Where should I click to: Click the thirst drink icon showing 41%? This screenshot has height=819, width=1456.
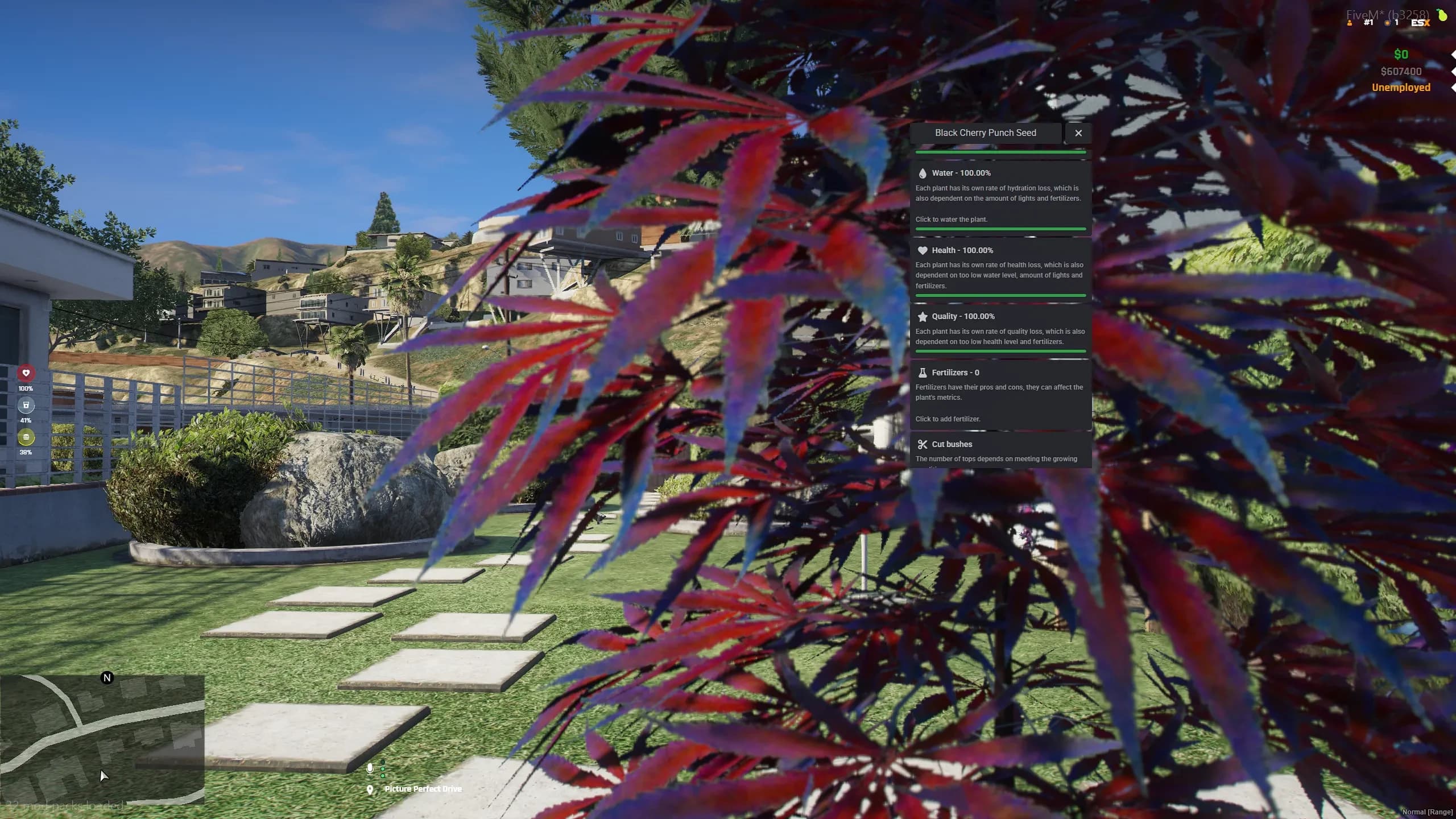(x=27, y=406)
